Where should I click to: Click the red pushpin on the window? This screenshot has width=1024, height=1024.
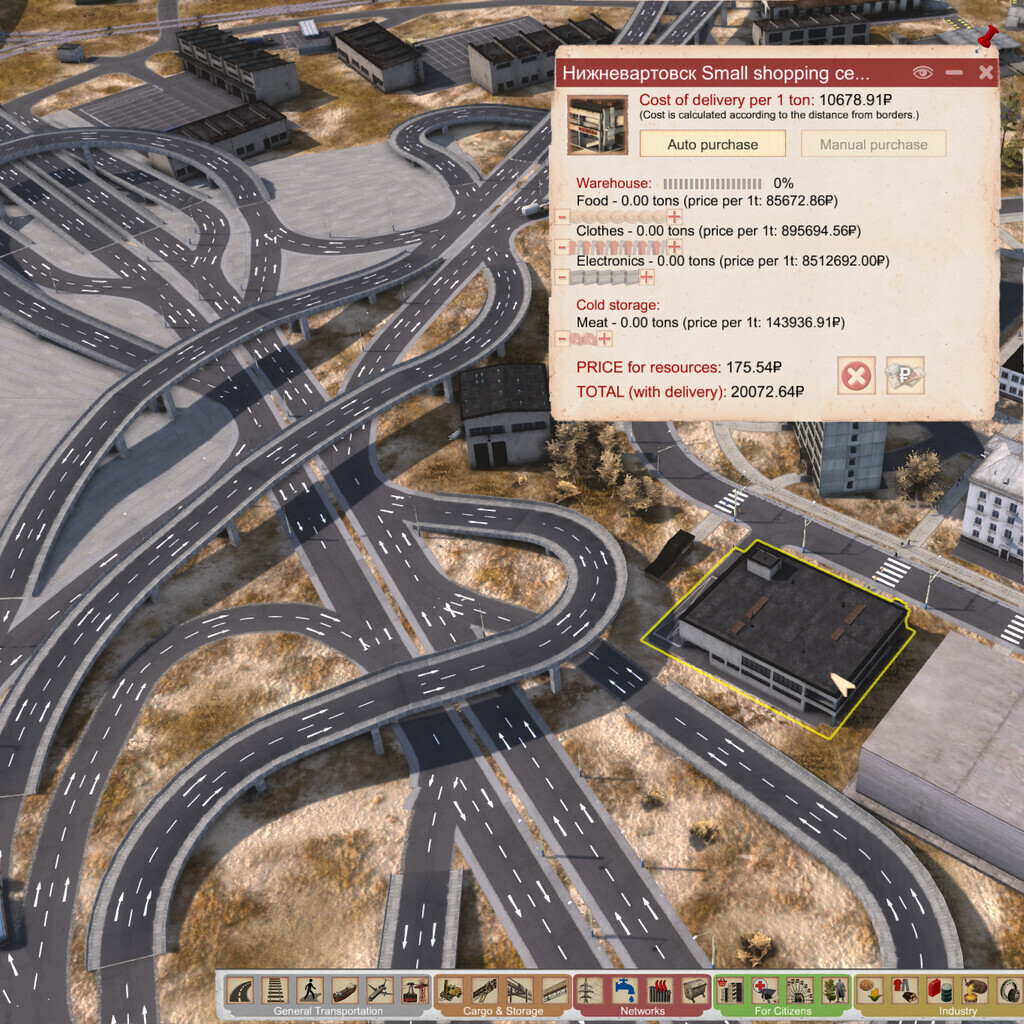pos(990,38)
